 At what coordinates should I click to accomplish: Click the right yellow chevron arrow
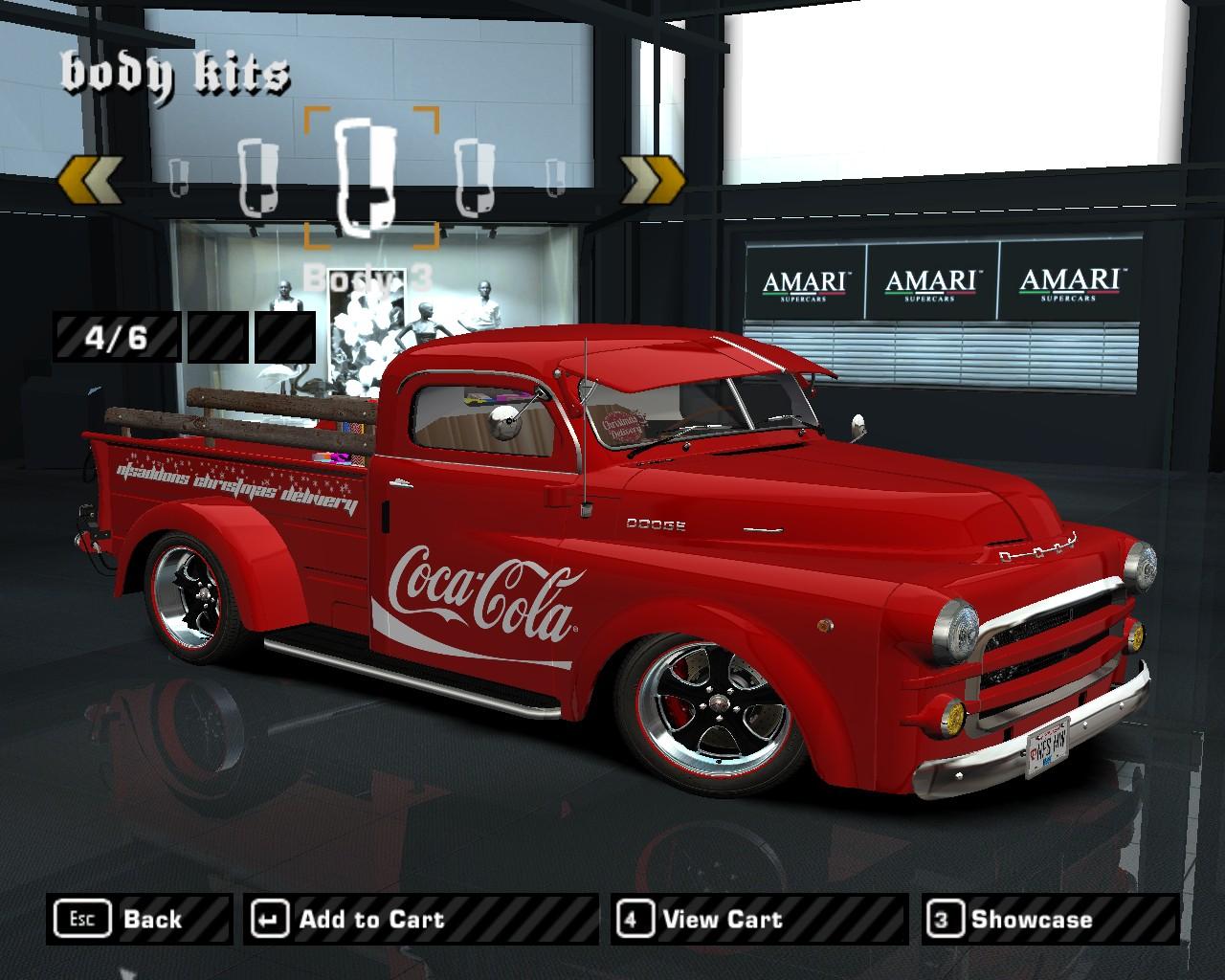click(x=654, y=179)
